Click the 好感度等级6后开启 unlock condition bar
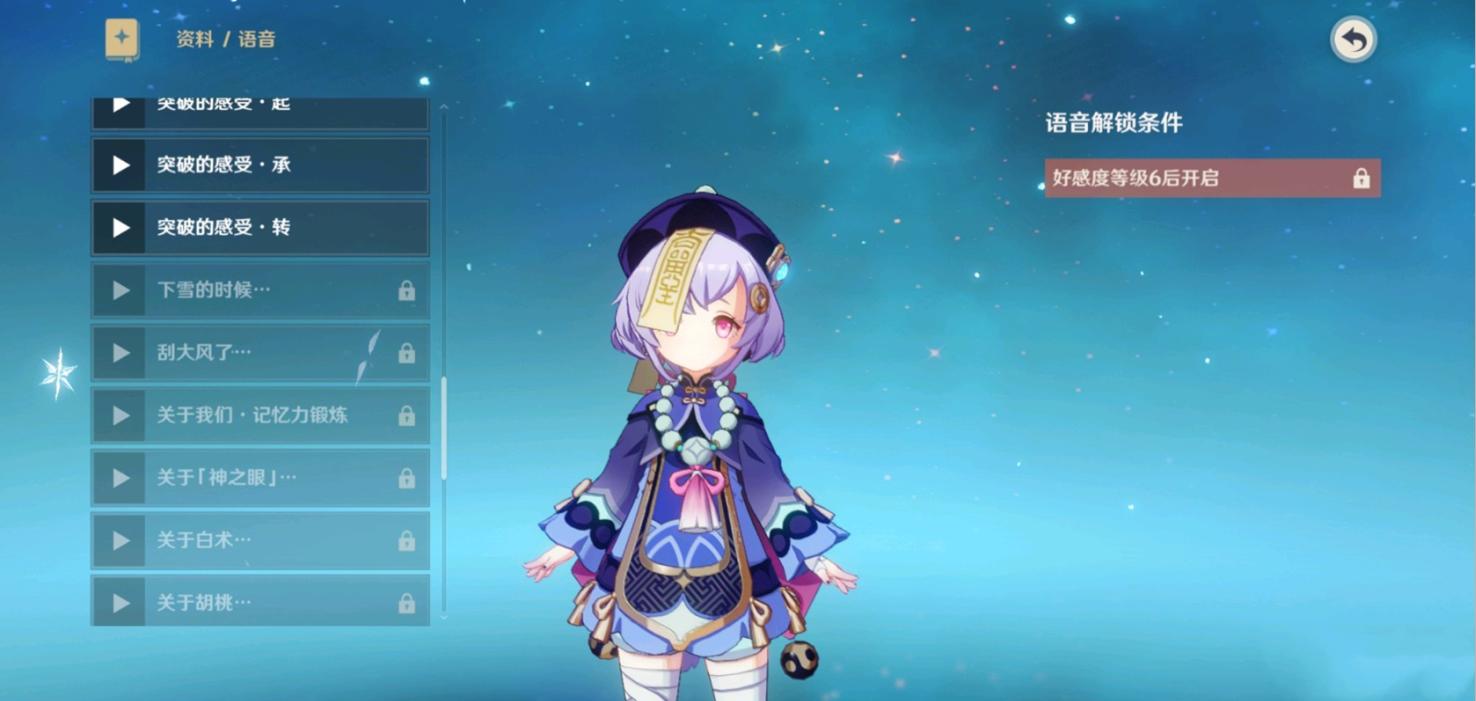Screen dimensions: 1476x701 click(x=1212, y=178)
